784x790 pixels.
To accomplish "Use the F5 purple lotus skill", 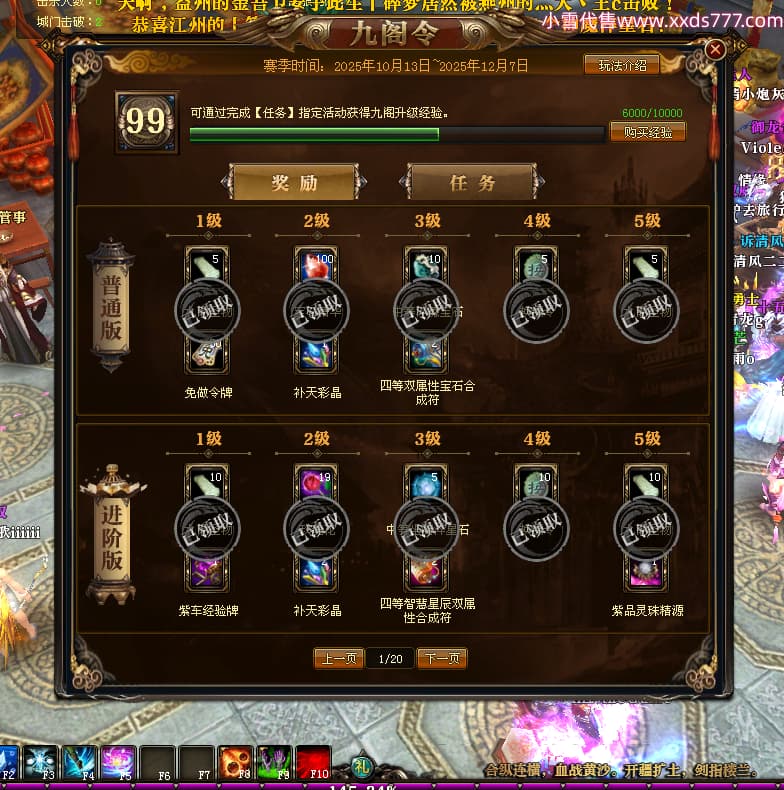I will (118, 763).
